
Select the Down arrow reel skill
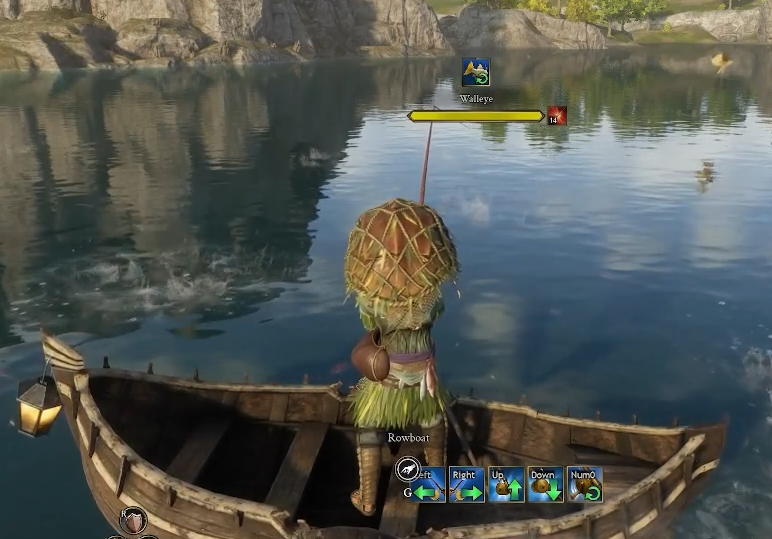[x=546, y=485]
